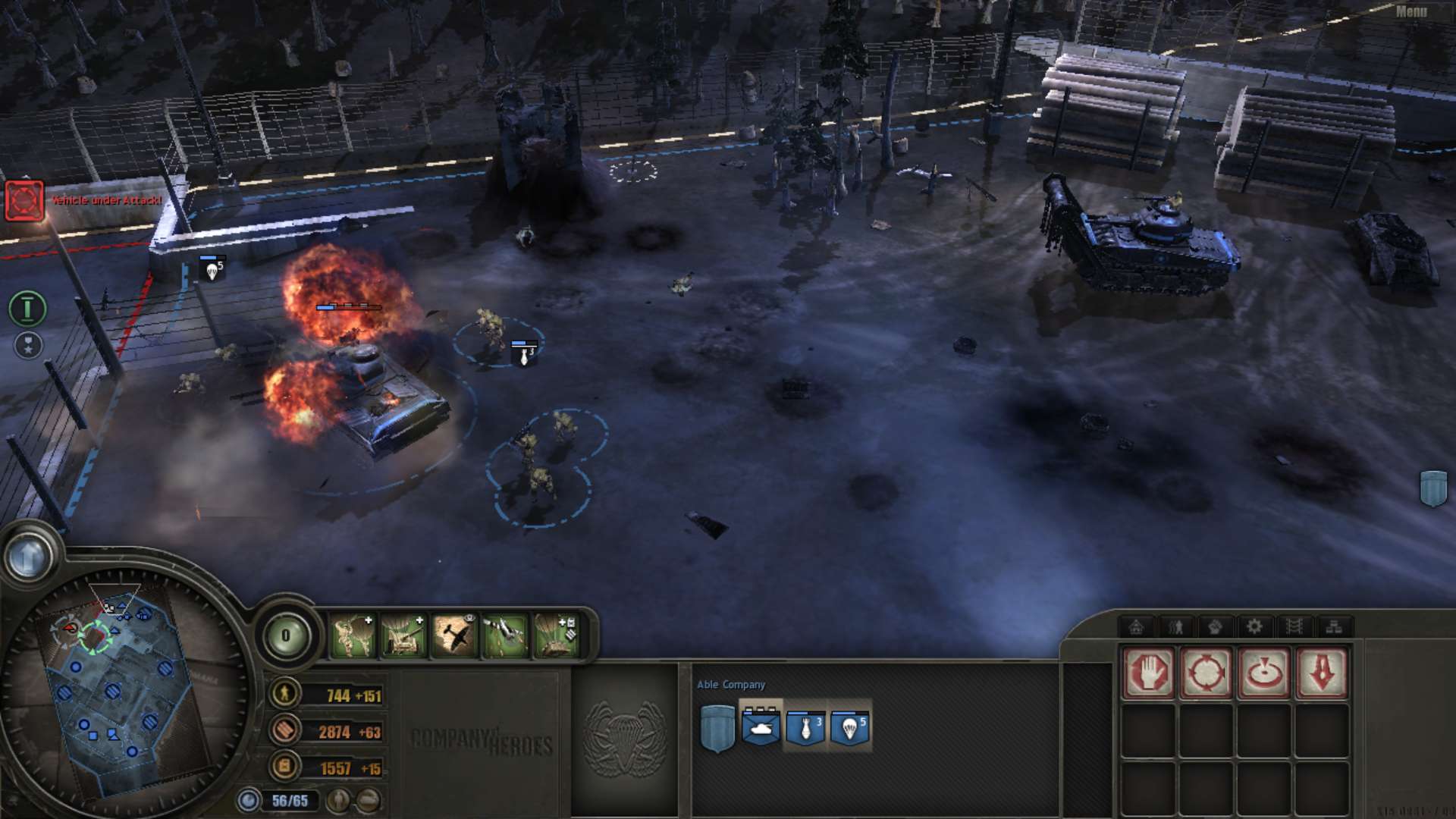Select the attack ground target command
This screenshot has height=819, width=1456.
[x=1263, y=672]
